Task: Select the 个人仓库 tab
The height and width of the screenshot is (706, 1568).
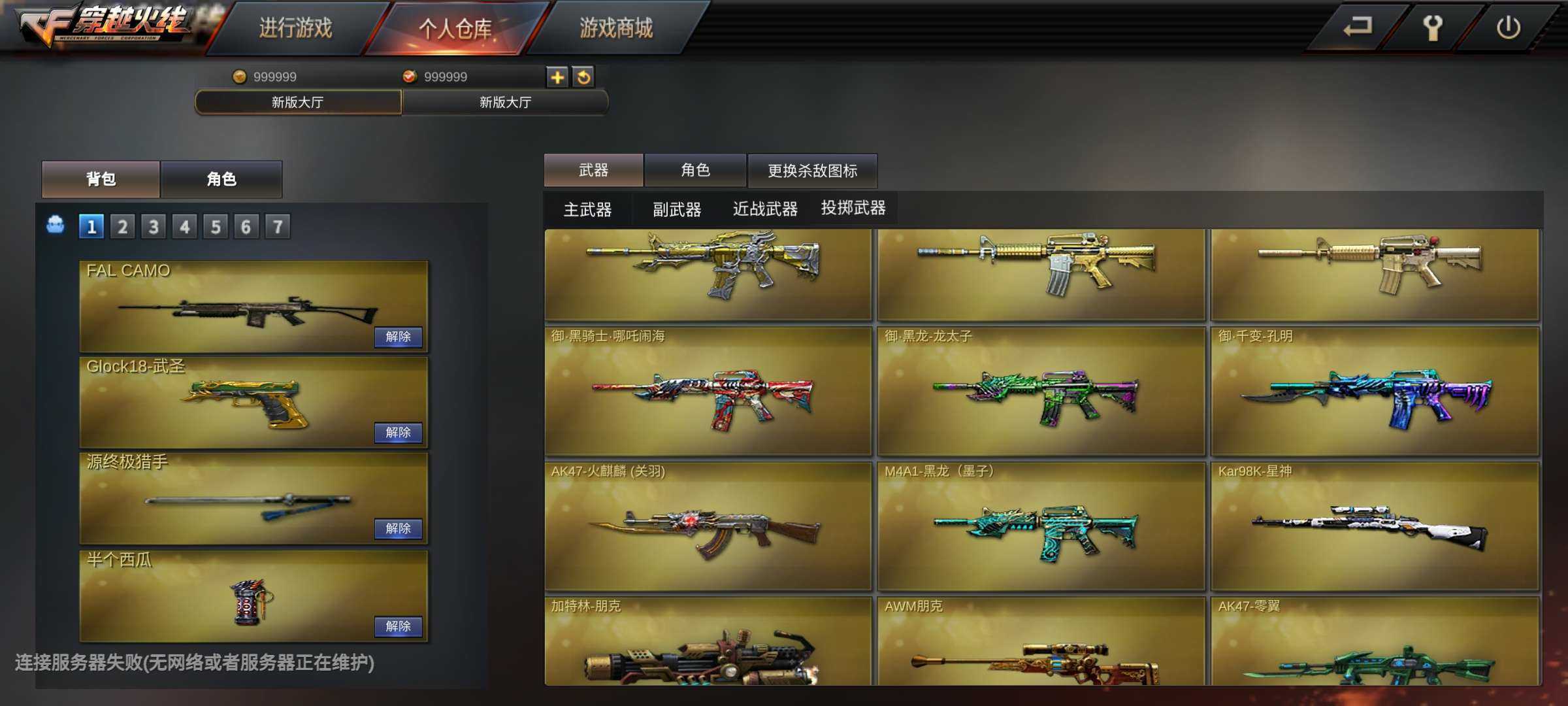Action: 455,28
